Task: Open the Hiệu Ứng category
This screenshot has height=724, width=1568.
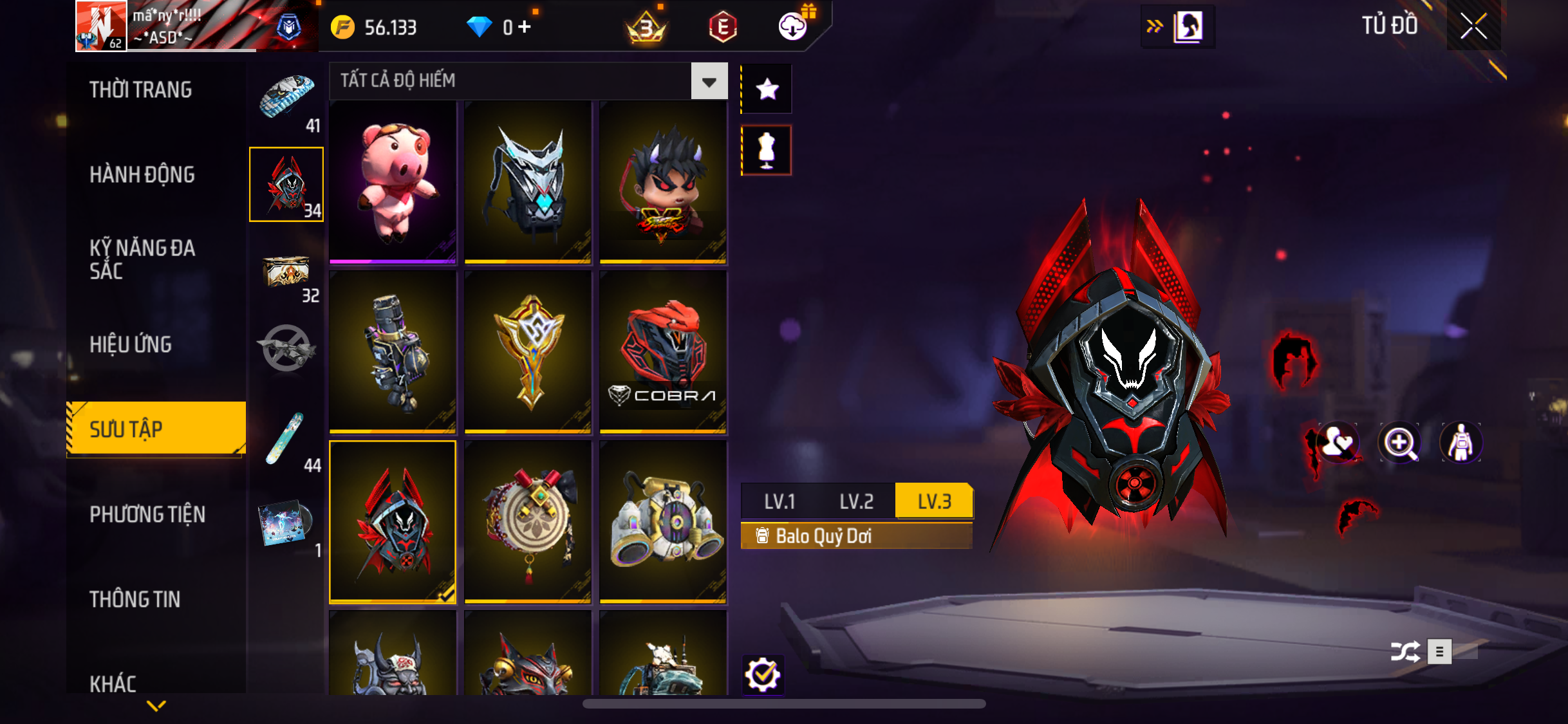Action: [x=131, y=344]
